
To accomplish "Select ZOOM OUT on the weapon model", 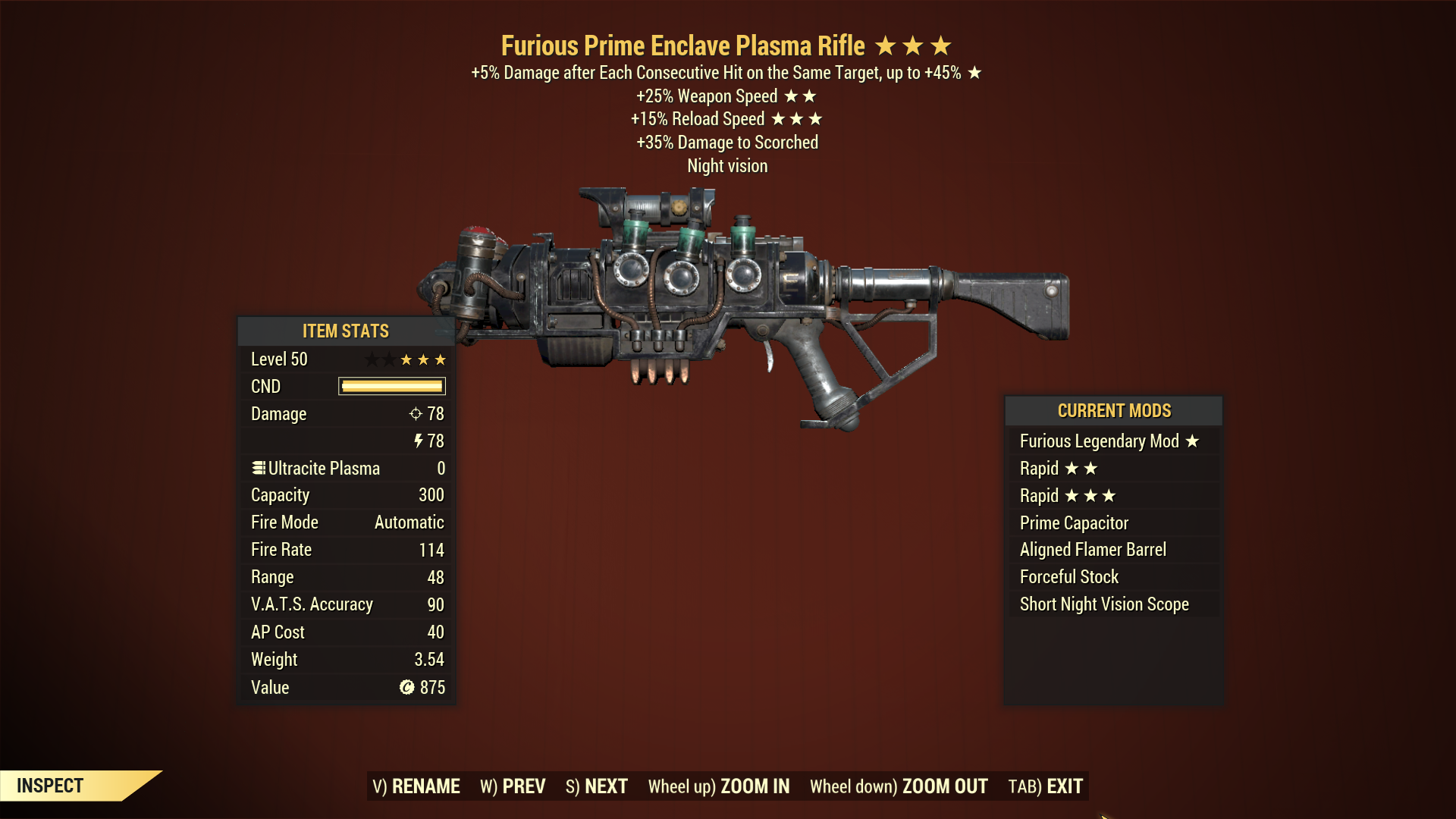I will (899, 786).
